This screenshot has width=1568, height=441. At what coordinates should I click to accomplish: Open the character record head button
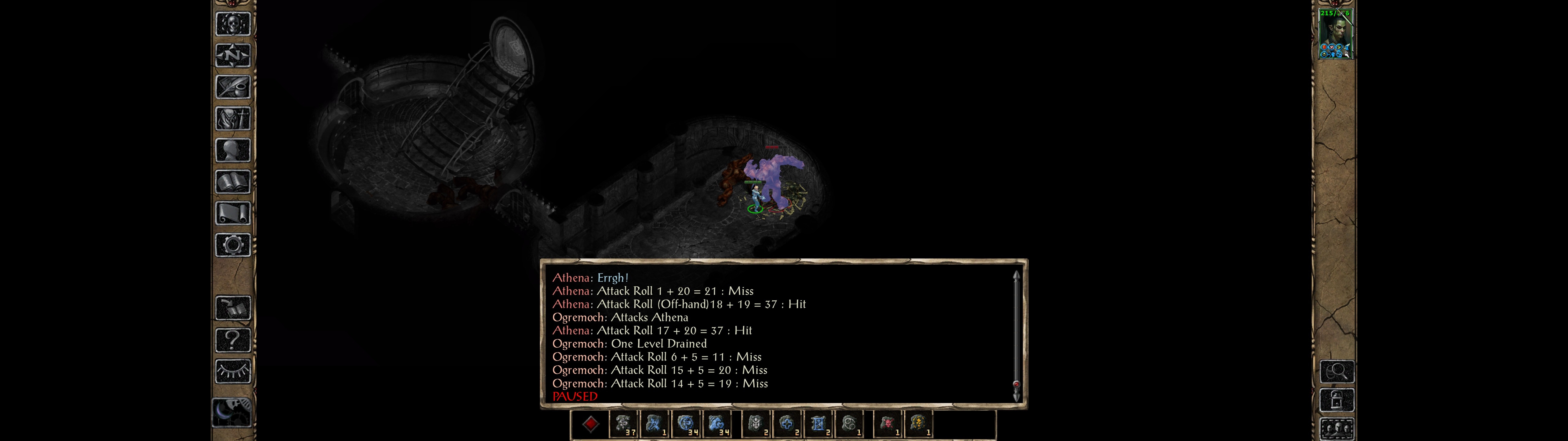[x=232, y=150]
